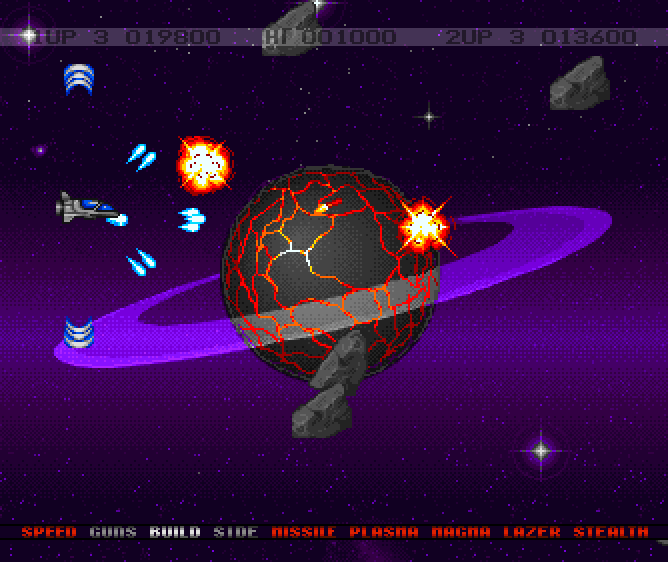
Task: Select the SPEED power-up
Action: 48,532
